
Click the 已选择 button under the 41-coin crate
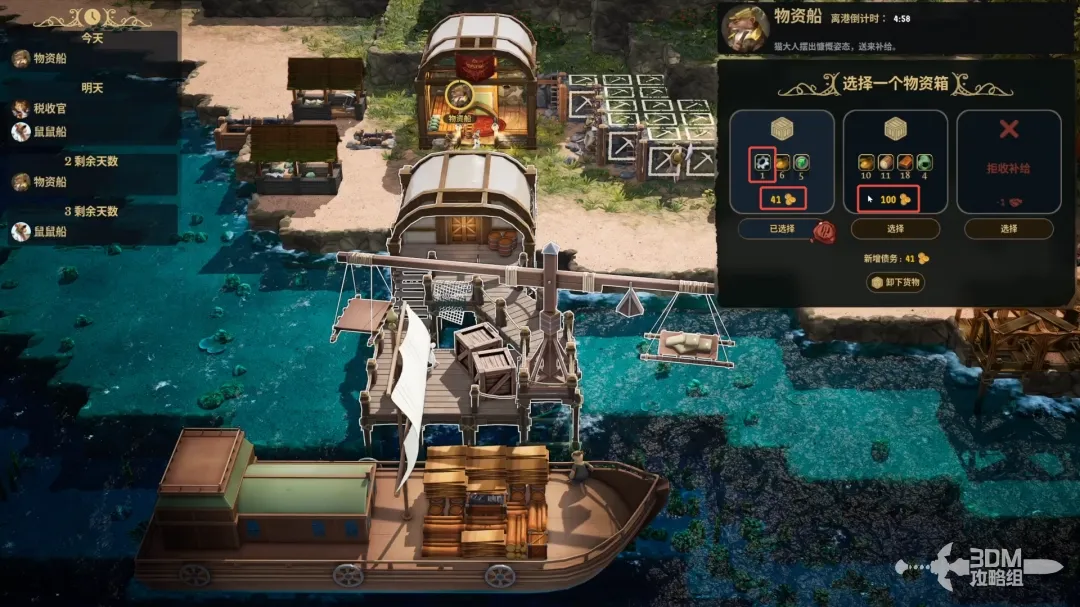(781, 229)
